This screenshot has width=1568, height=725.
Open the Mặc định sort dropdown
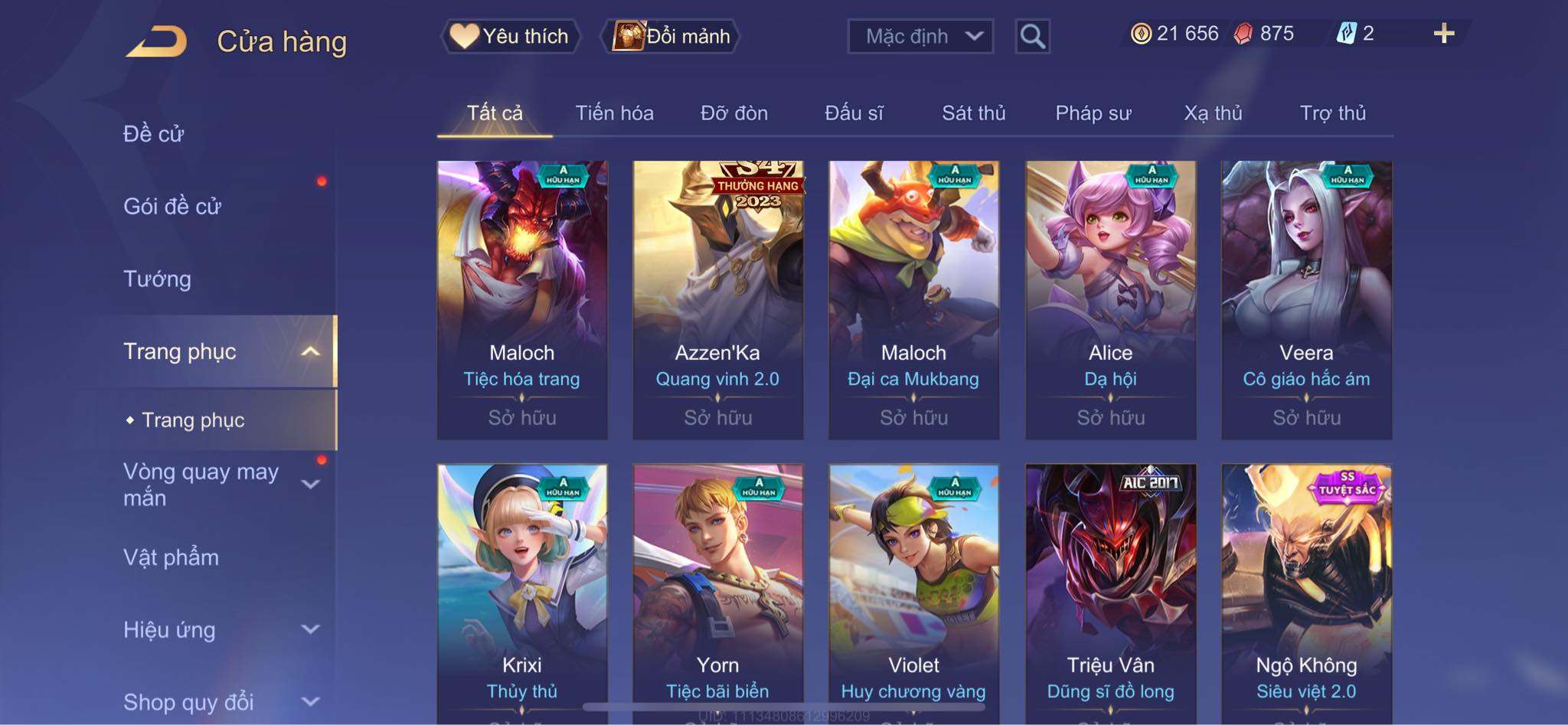coord(920,36)
